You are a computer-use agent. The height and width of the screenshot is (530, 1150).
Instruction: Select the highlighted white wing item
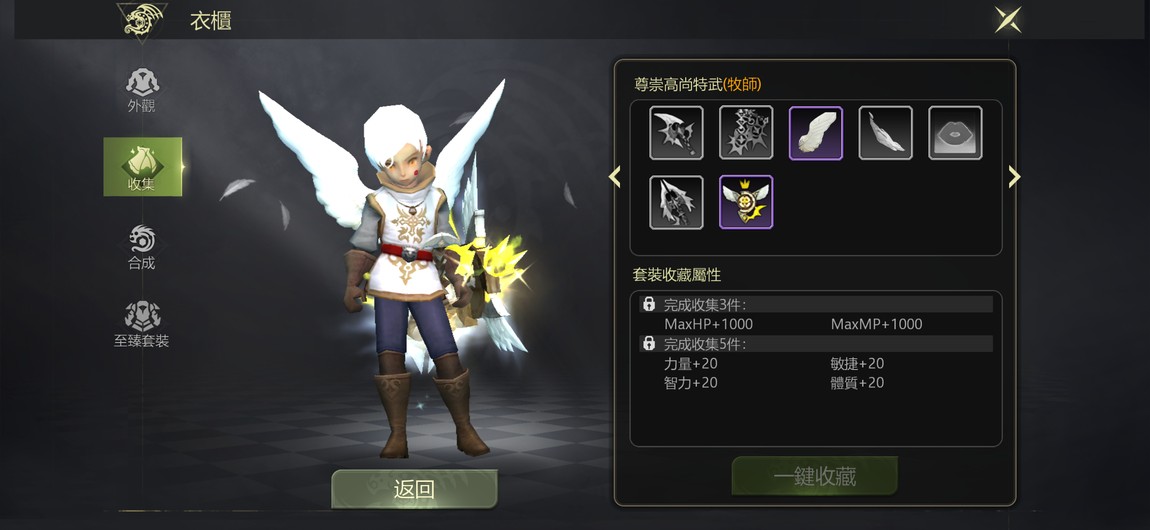(x=816, y=133)
